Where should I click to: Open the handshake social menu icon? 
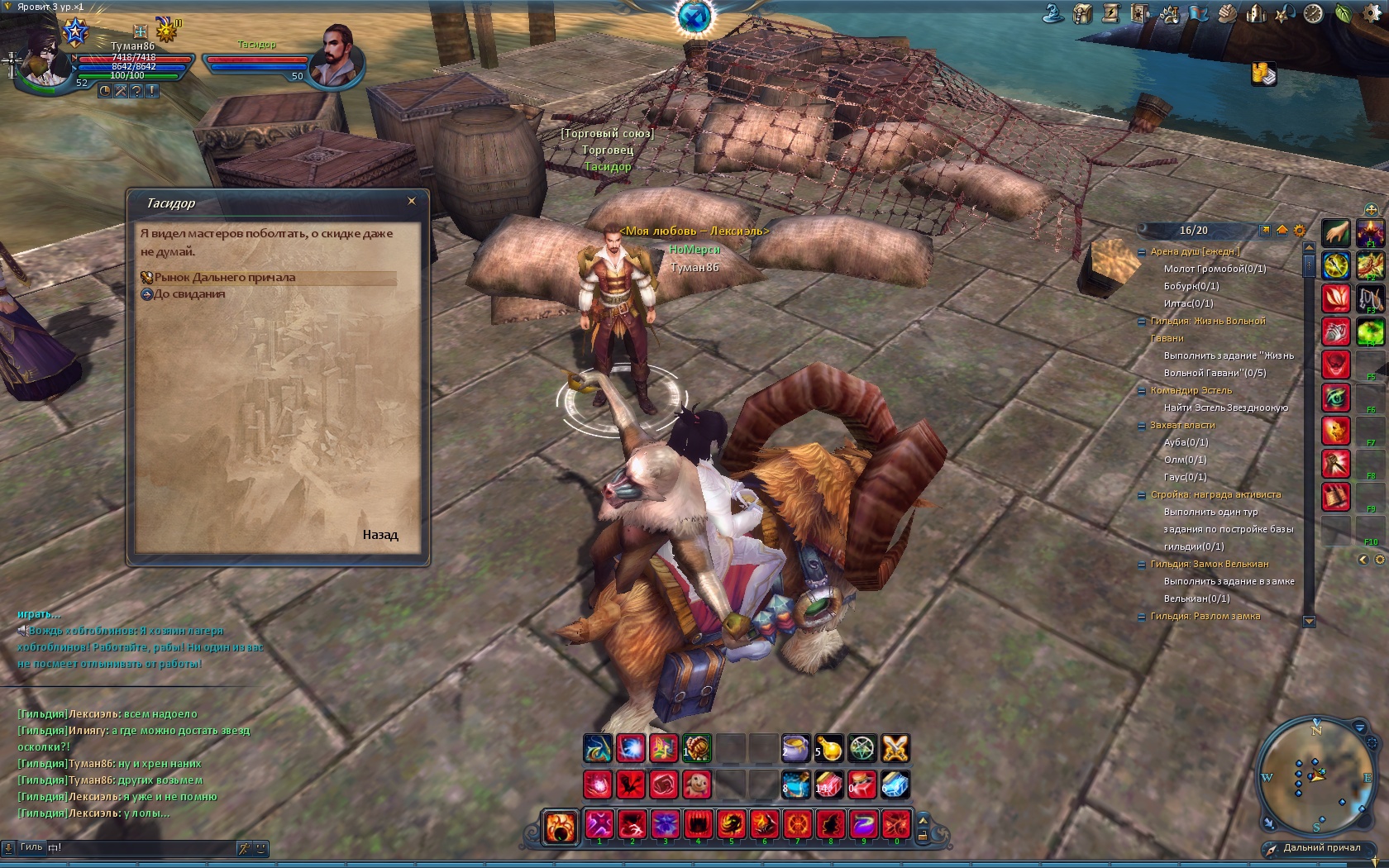1227,14
